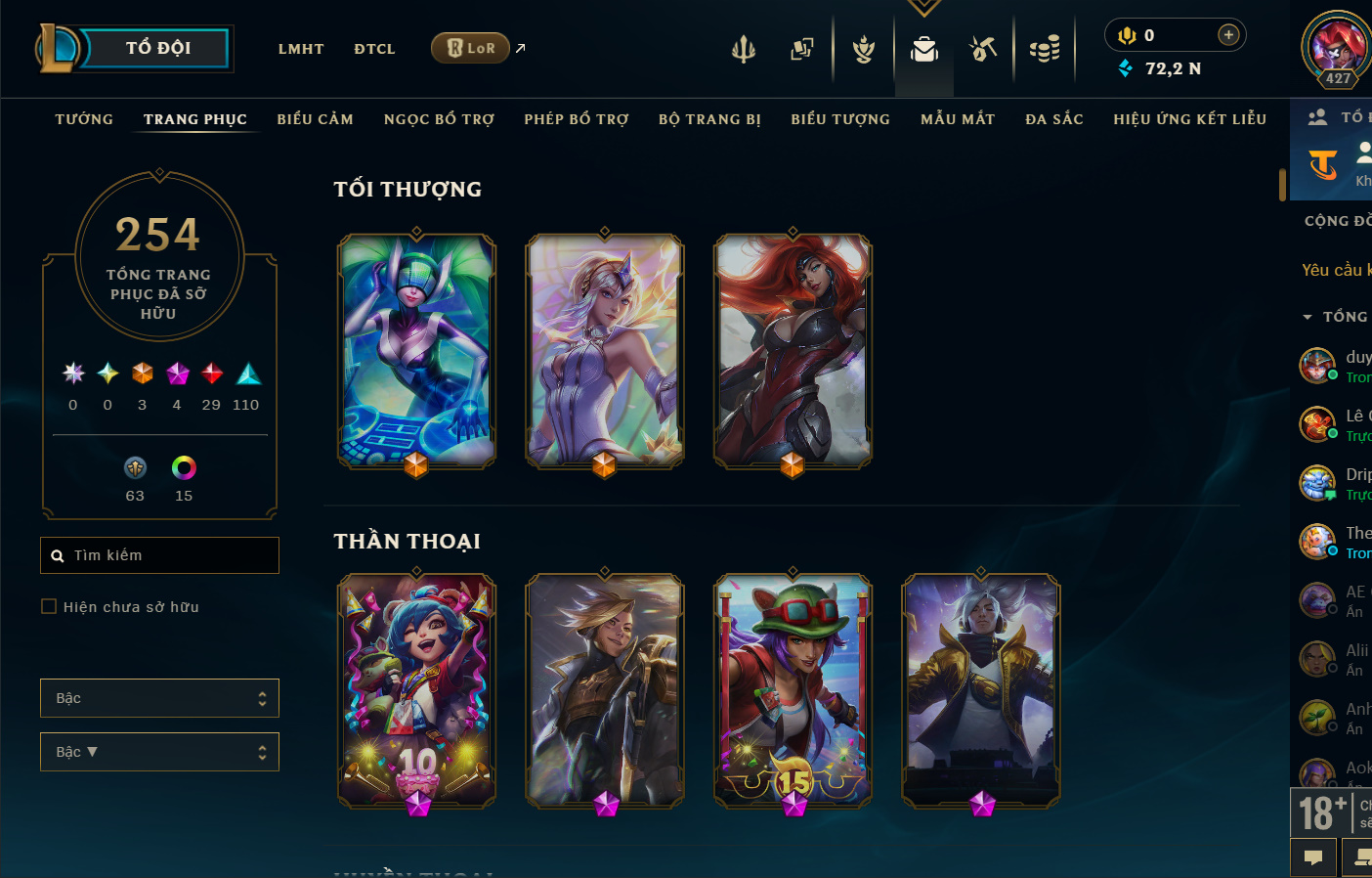Open the LMHT menu
The height and width of the screenshot is (878, 1372).
(301, 49)
